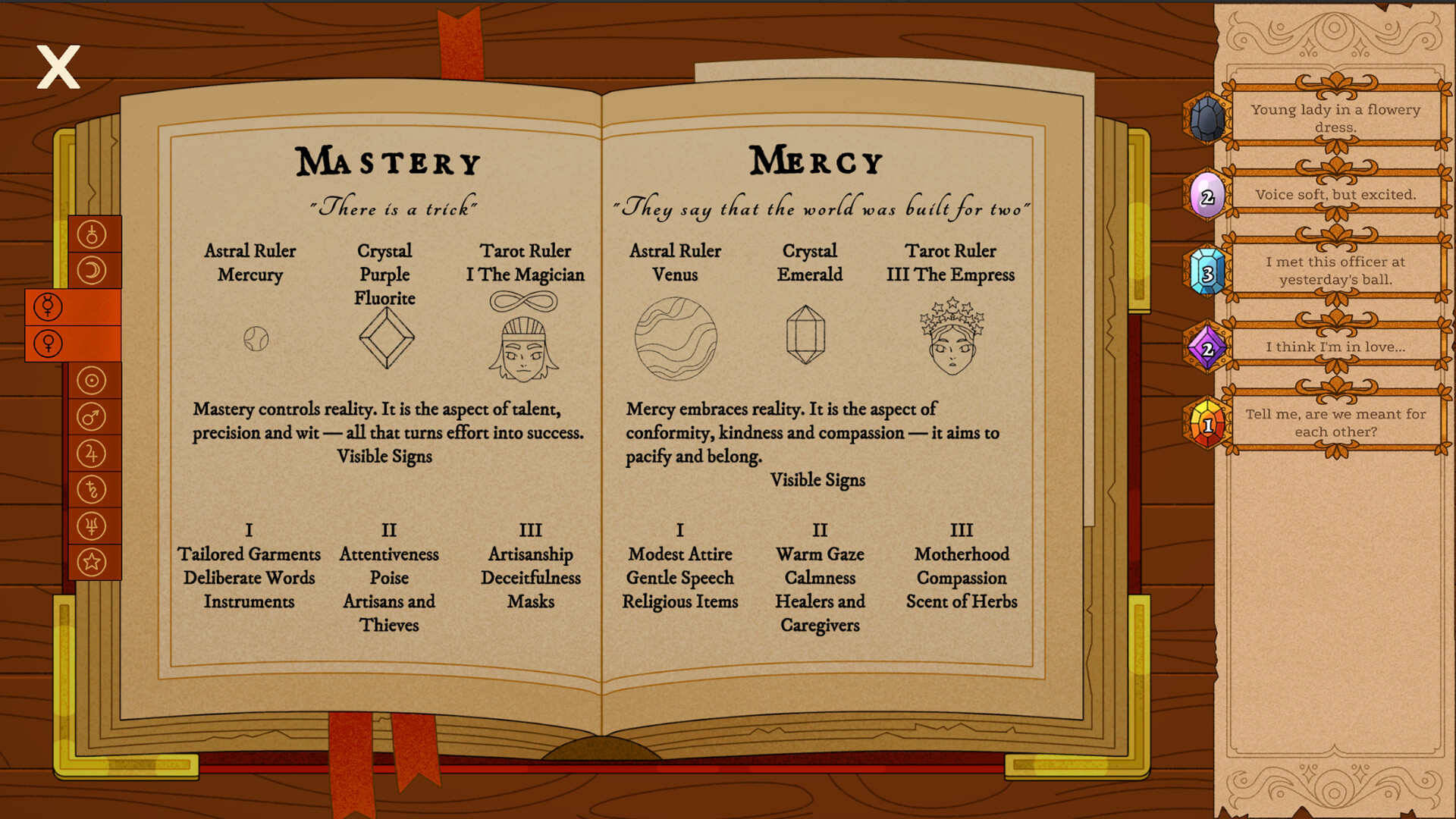Select the 'Voice soft, but excited' note

click(1335, 195)
